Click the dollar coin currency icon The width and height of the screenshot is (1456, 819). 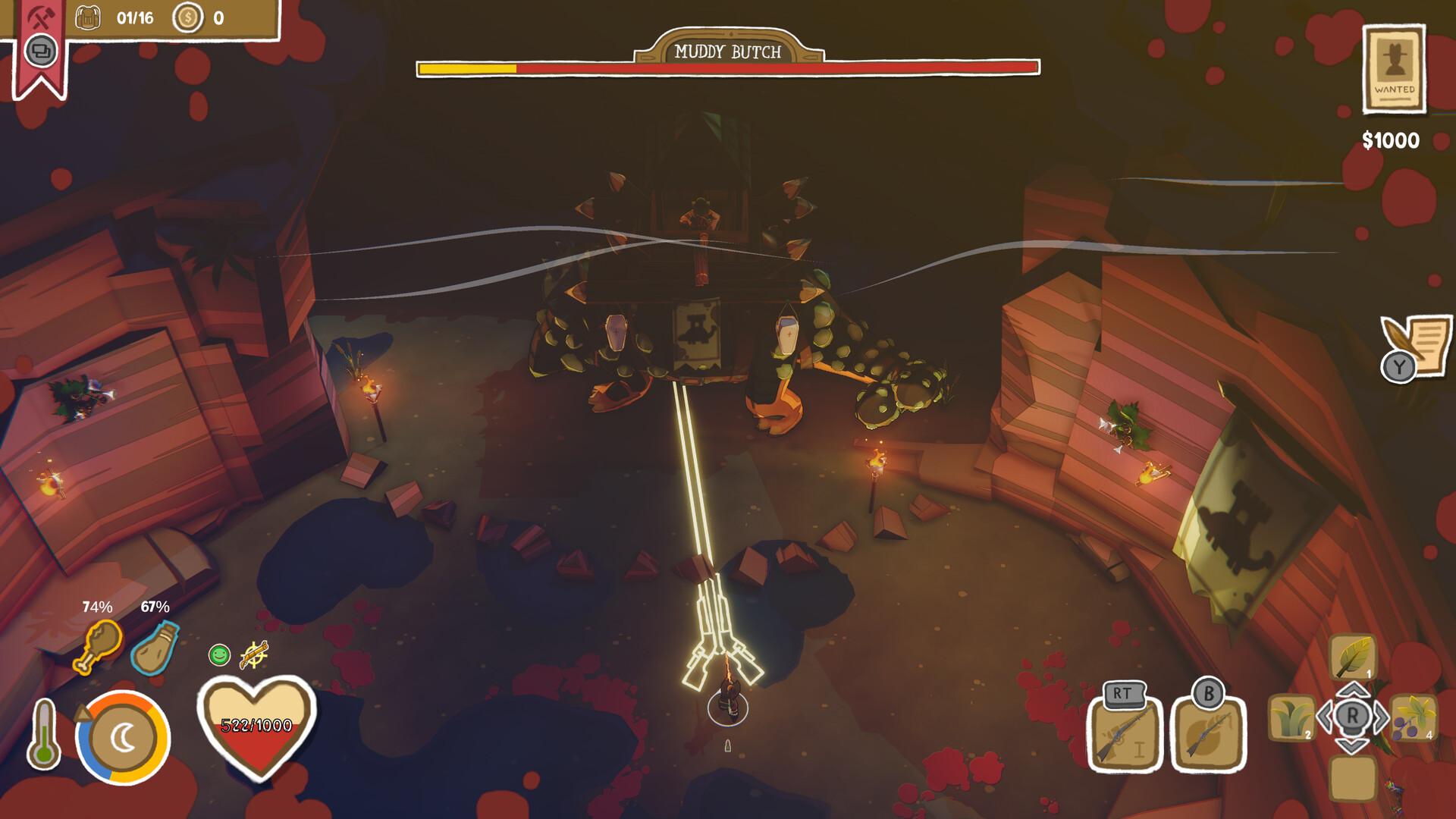coord(187,15)
